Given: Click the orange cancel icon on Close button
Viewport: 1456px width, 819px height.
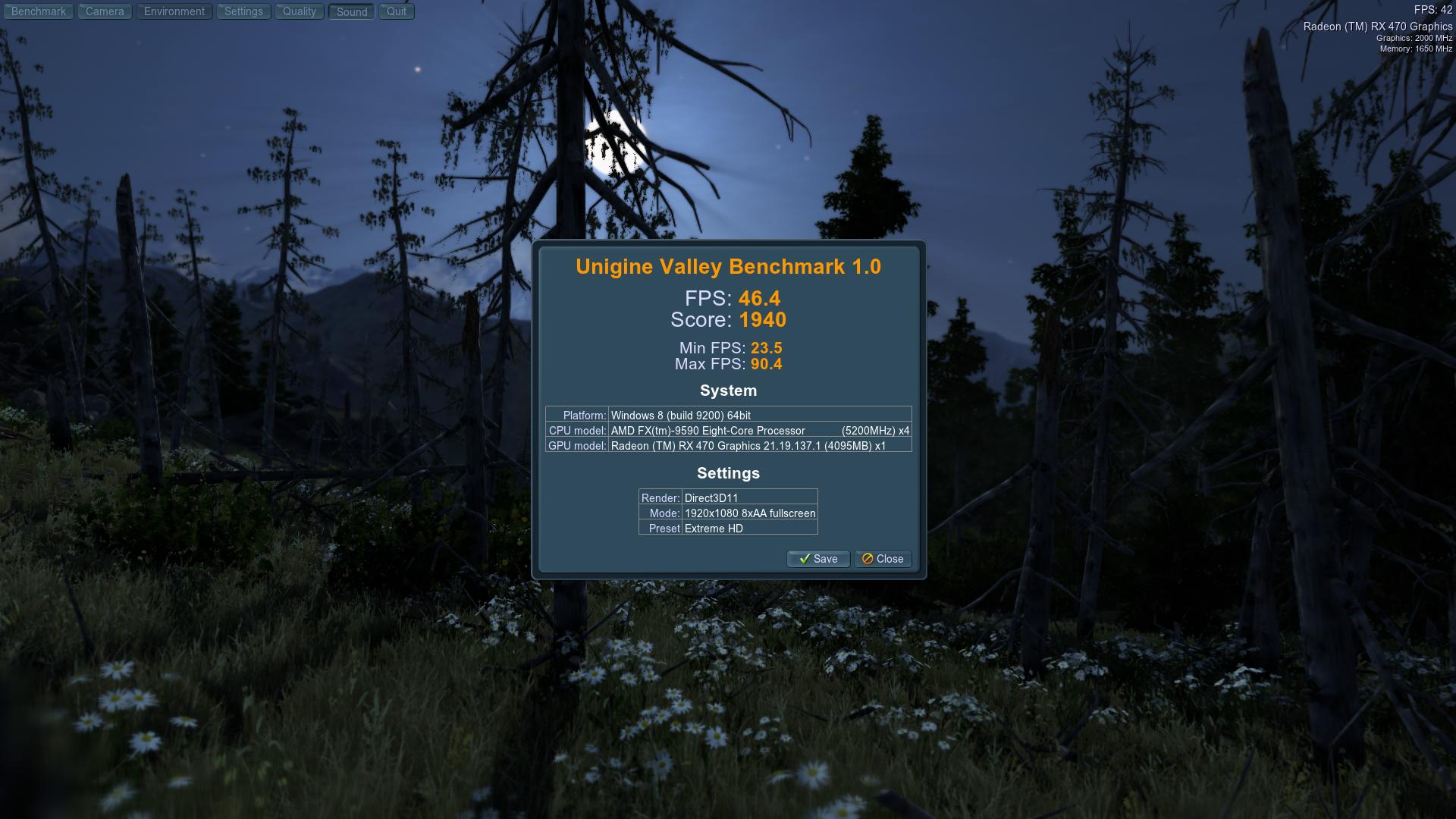Looking at the screenshot, I should click(x=867, y=559).
